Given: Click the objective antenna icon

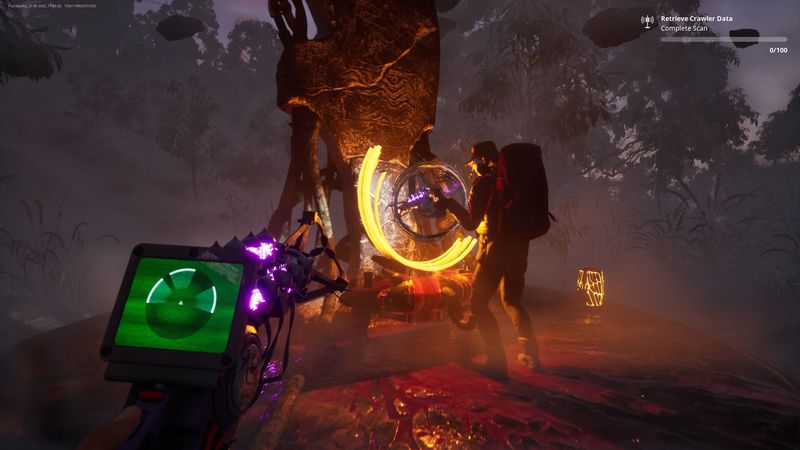Looking at the screenshot, I should [x=648, y=21].
